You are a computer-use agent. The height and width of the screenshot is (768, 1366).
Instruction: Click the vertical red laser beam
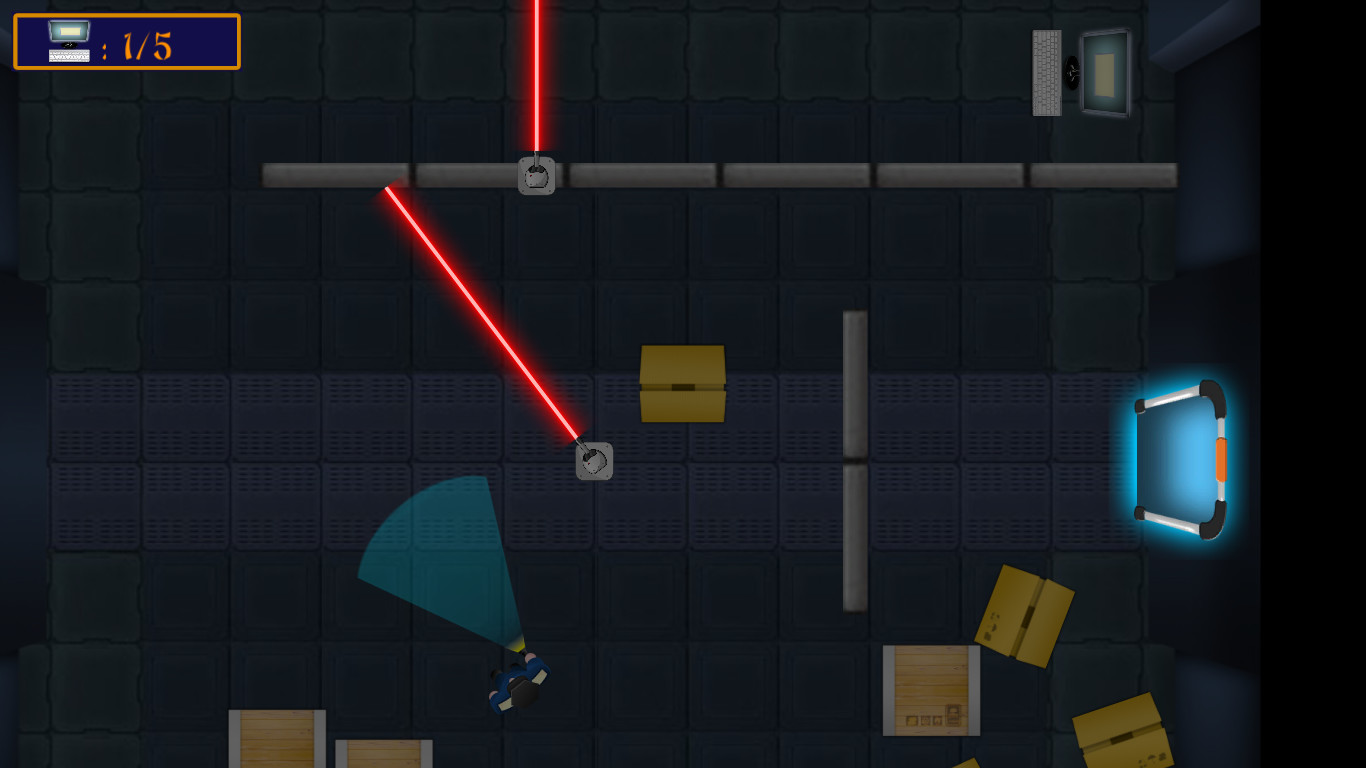point(537,80)
